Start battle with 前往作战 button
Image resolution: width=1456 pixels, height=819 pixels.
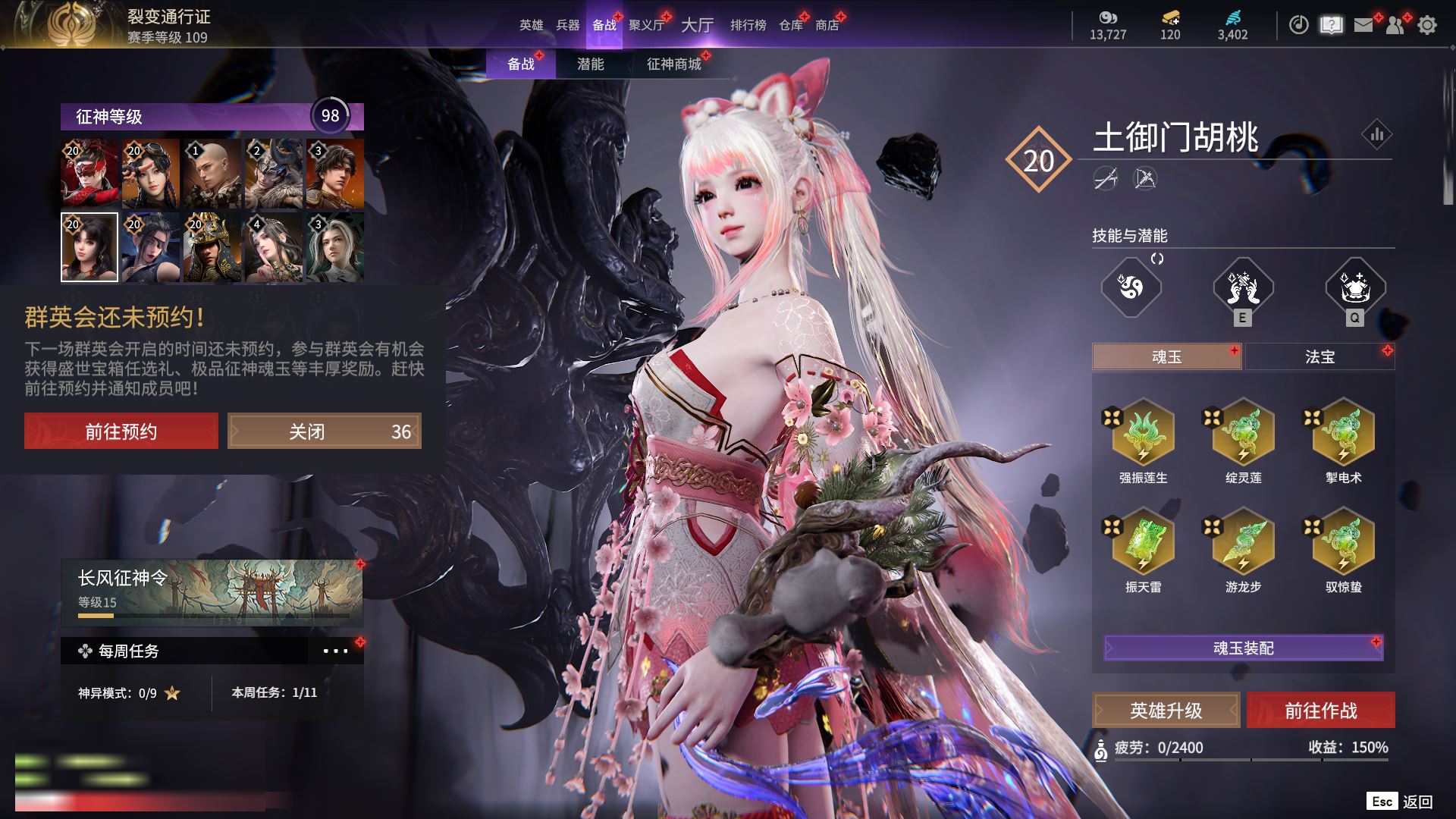point(1321,711)
